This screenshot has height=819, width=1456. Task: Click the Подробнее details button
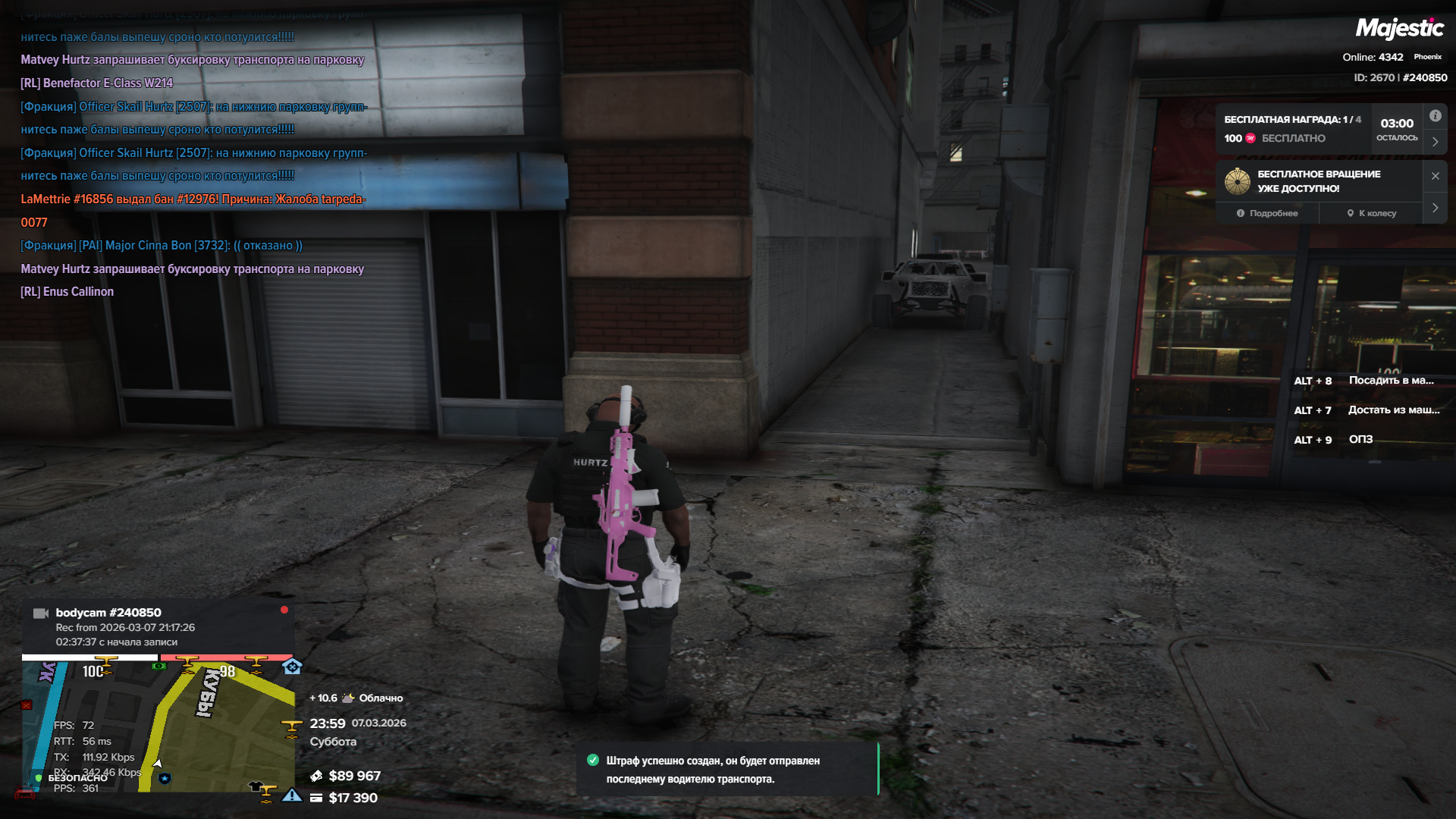[1267, 213]
